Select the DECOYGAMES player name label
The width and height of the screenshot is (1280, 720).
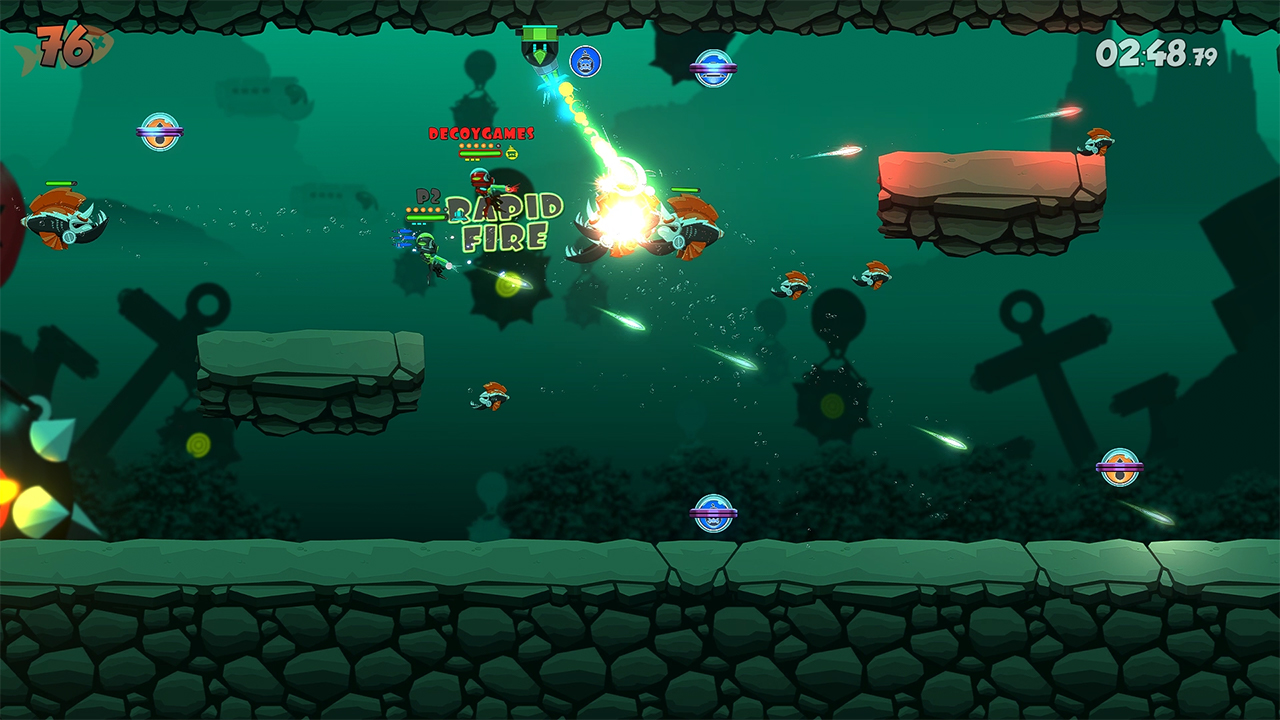(481, 134)
